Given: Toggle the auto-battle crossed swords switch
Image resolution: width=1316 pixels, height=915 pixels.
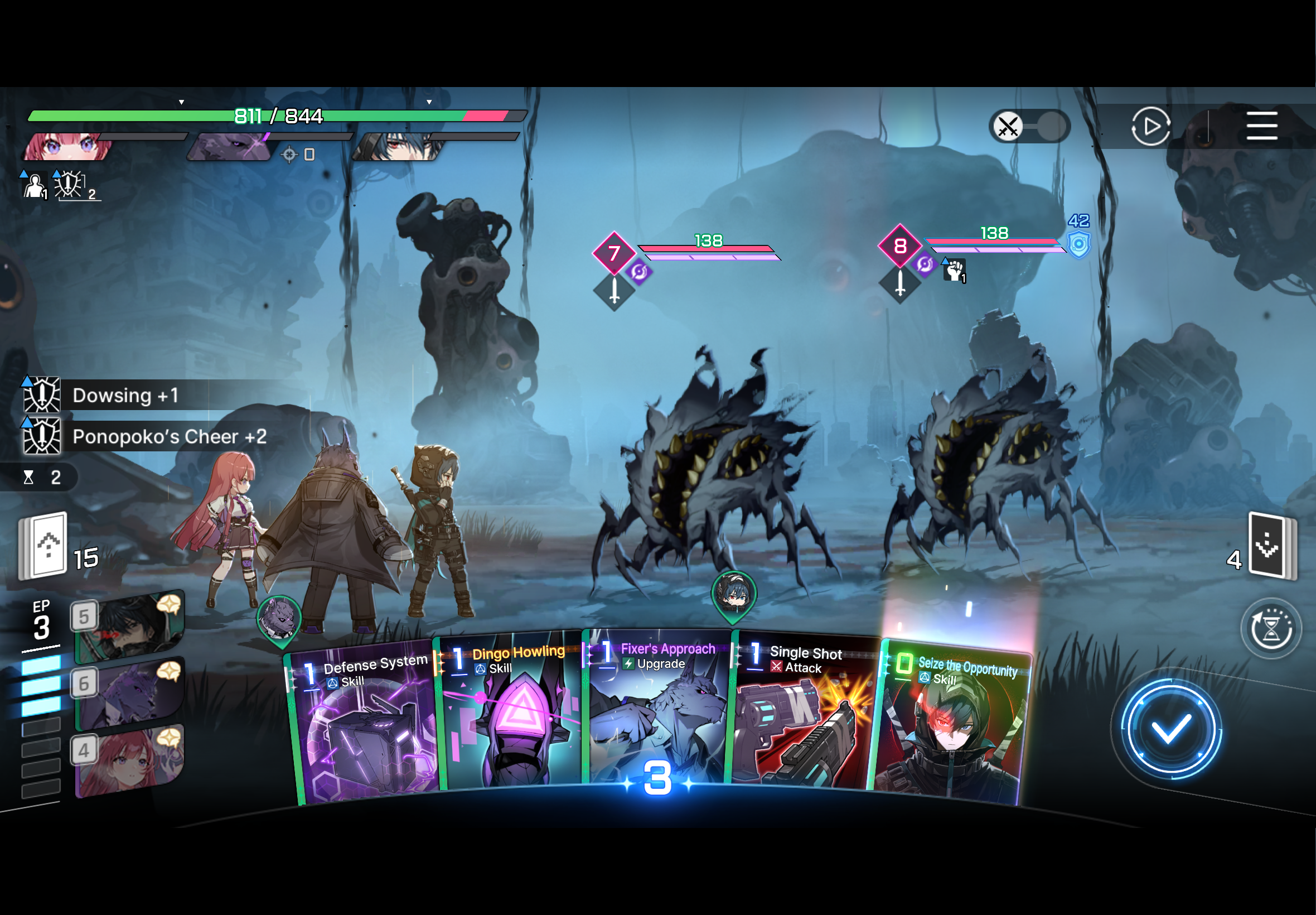Looking at the screenshot, I should pos(1029,126).
